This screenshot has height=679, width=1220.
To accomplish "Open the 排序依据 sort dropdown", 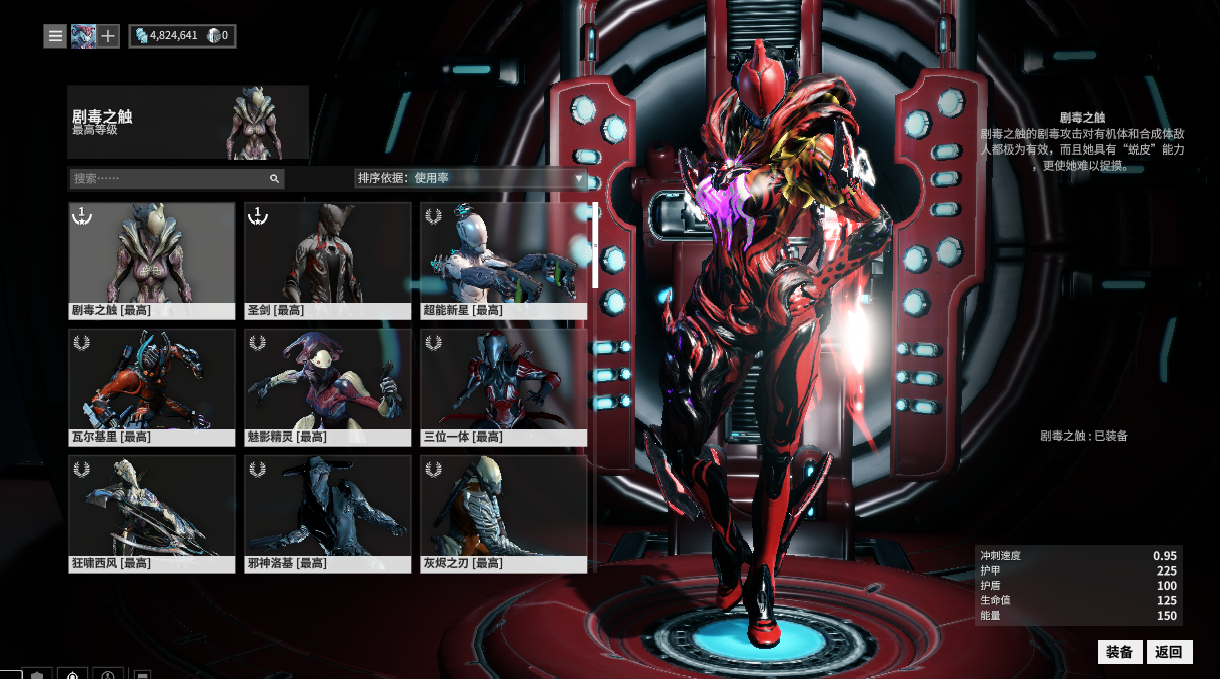I will click(470, 178).
